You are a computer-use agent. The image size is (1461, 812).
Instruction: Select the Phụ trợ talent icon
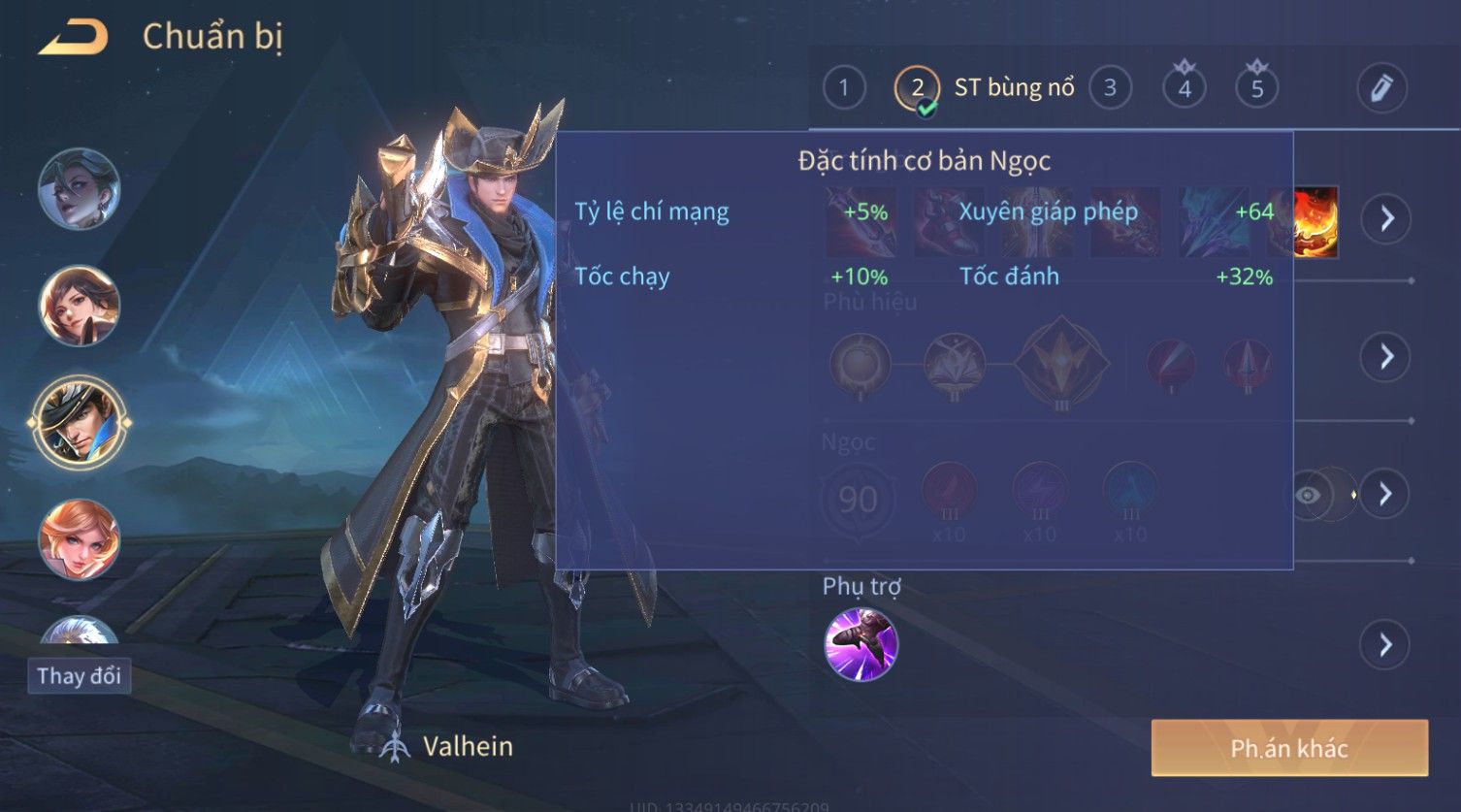[860, 644]
